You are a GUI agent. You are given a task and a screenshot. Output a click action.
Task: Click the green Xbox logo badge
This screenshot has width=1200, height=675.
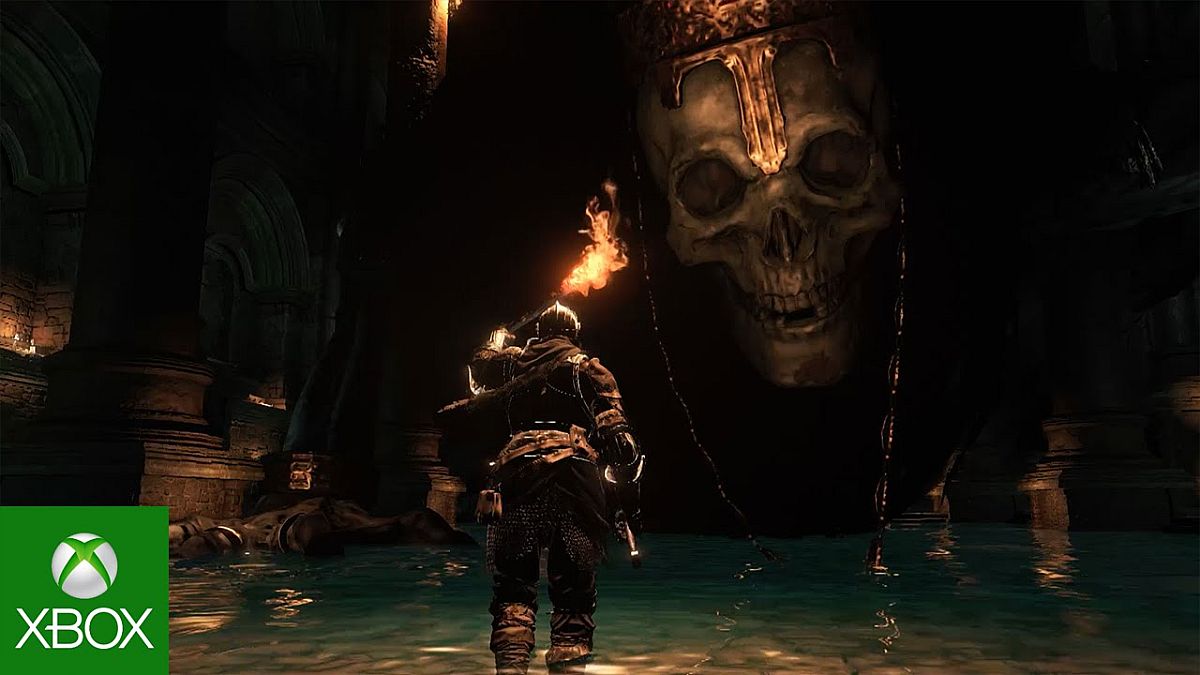click(x=84, y=590)
